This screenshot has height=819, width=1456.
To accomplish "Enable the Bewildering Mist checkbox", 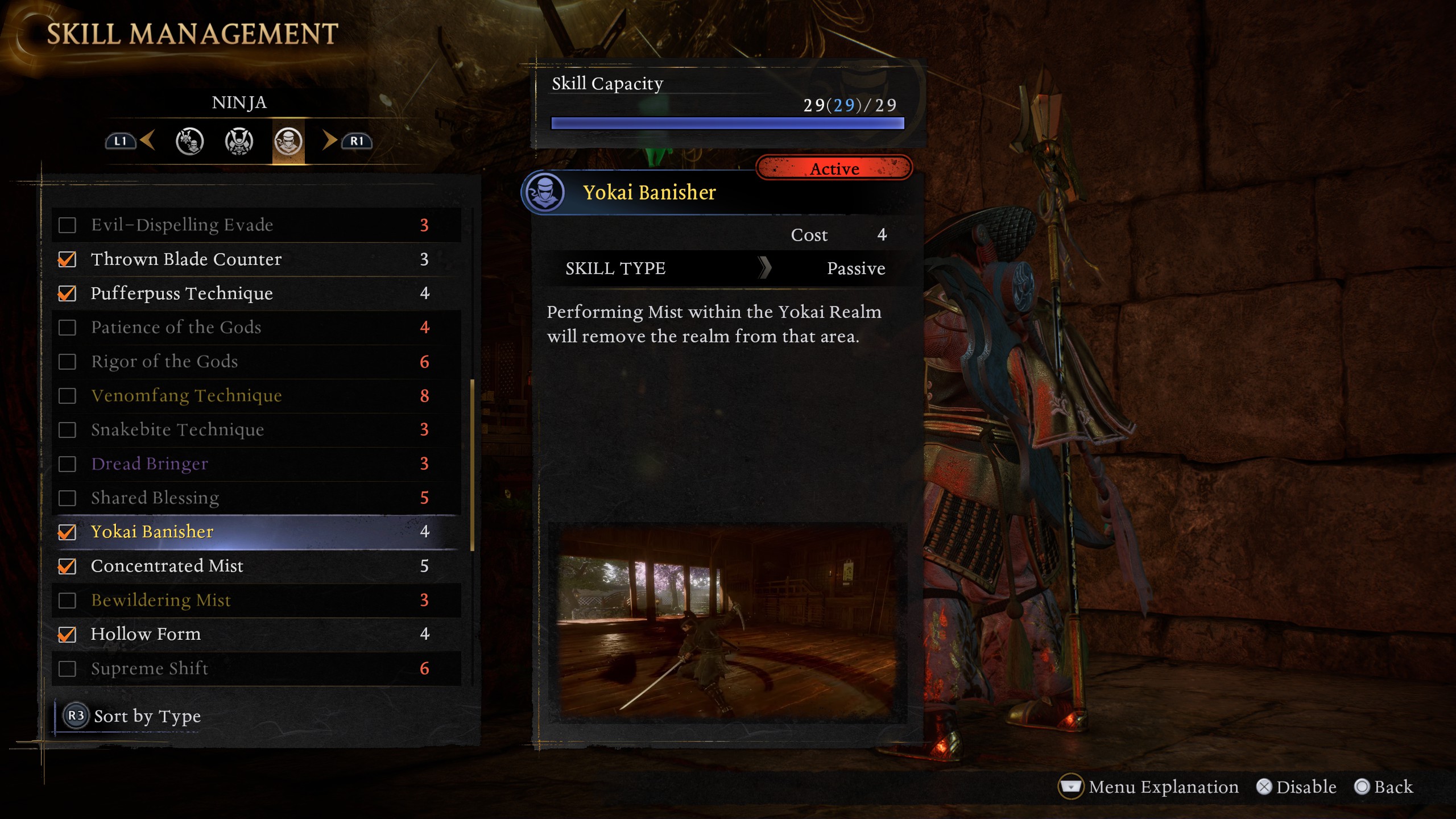I will (67, 601).
